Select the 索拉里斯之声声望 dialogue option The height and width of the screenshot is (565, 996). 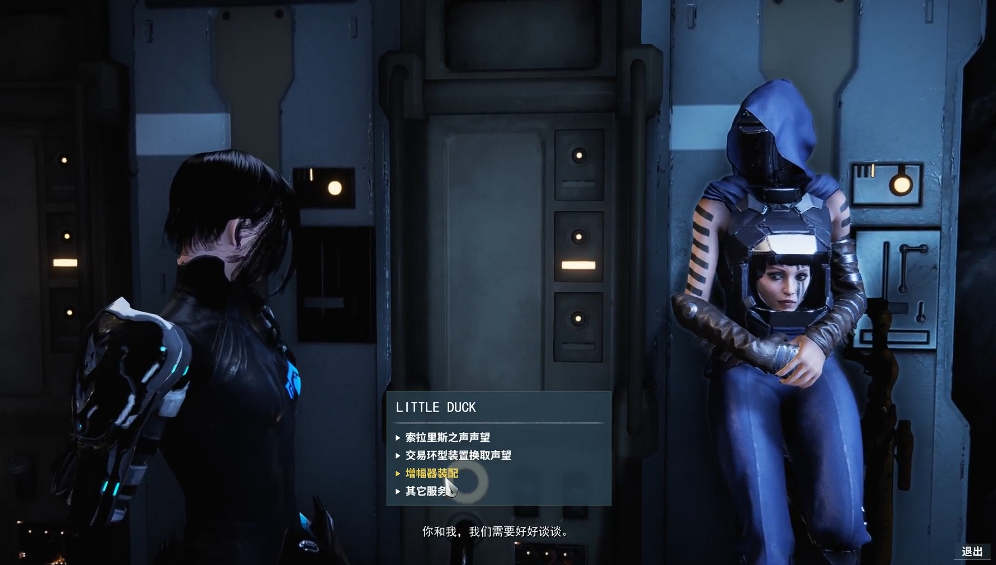point(447,437)
